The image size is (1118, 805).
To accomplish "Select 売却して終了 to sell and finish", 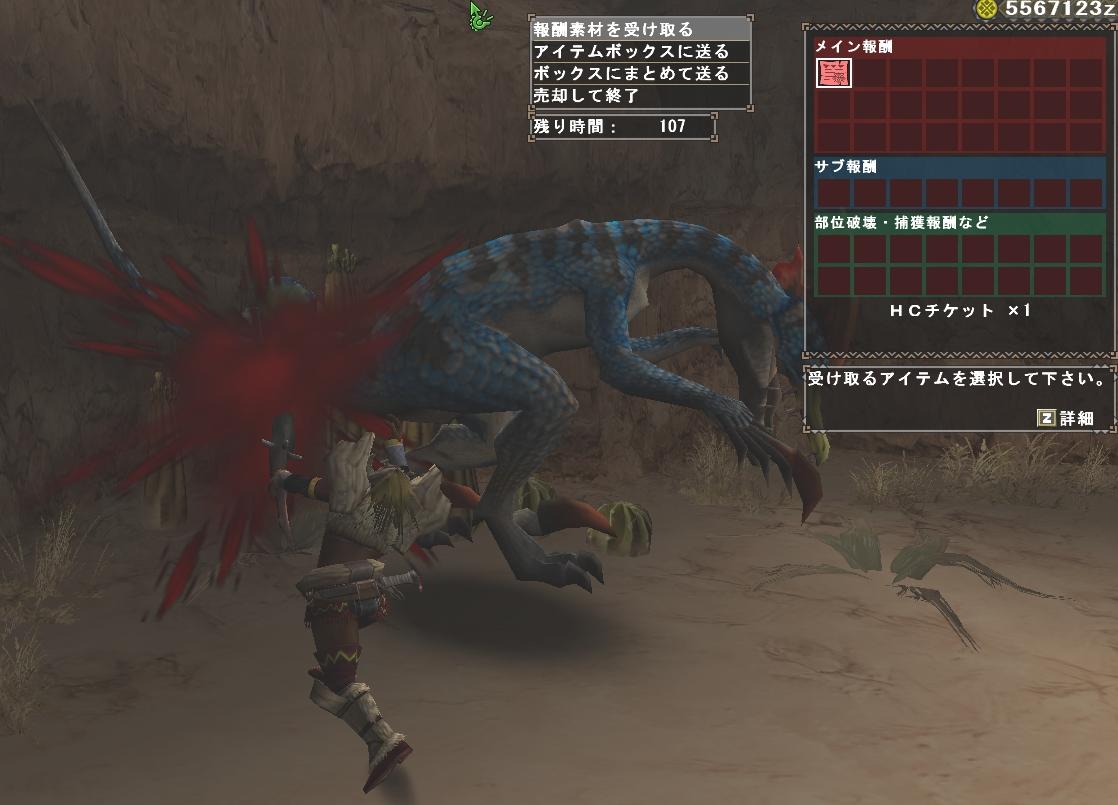I will pyautogui.click(x=640, y=96).
